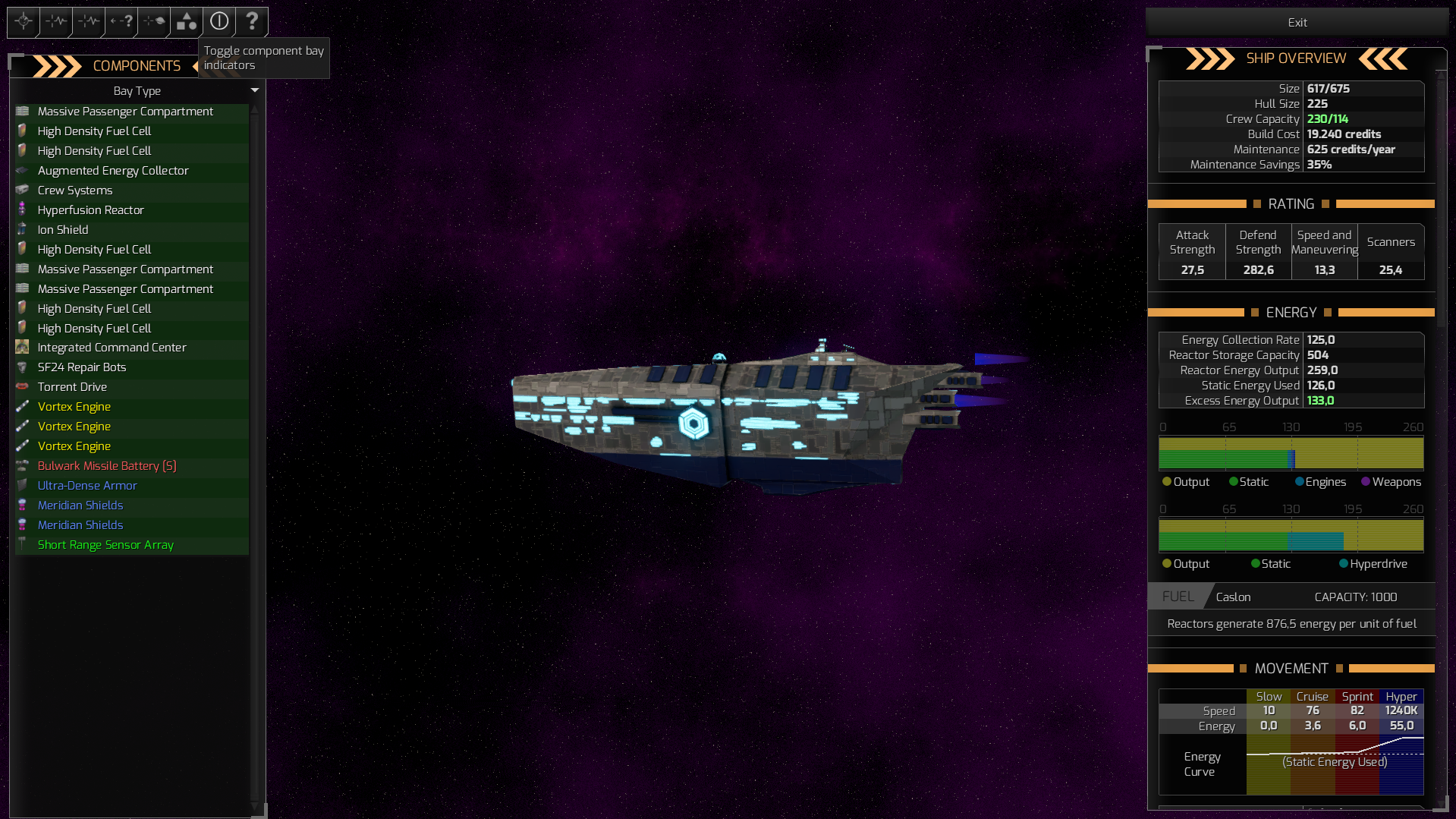Viewport: 1456px width, 819px height.
Task: Select the arrow-question toolbar icon
Action: coord(120,22)
